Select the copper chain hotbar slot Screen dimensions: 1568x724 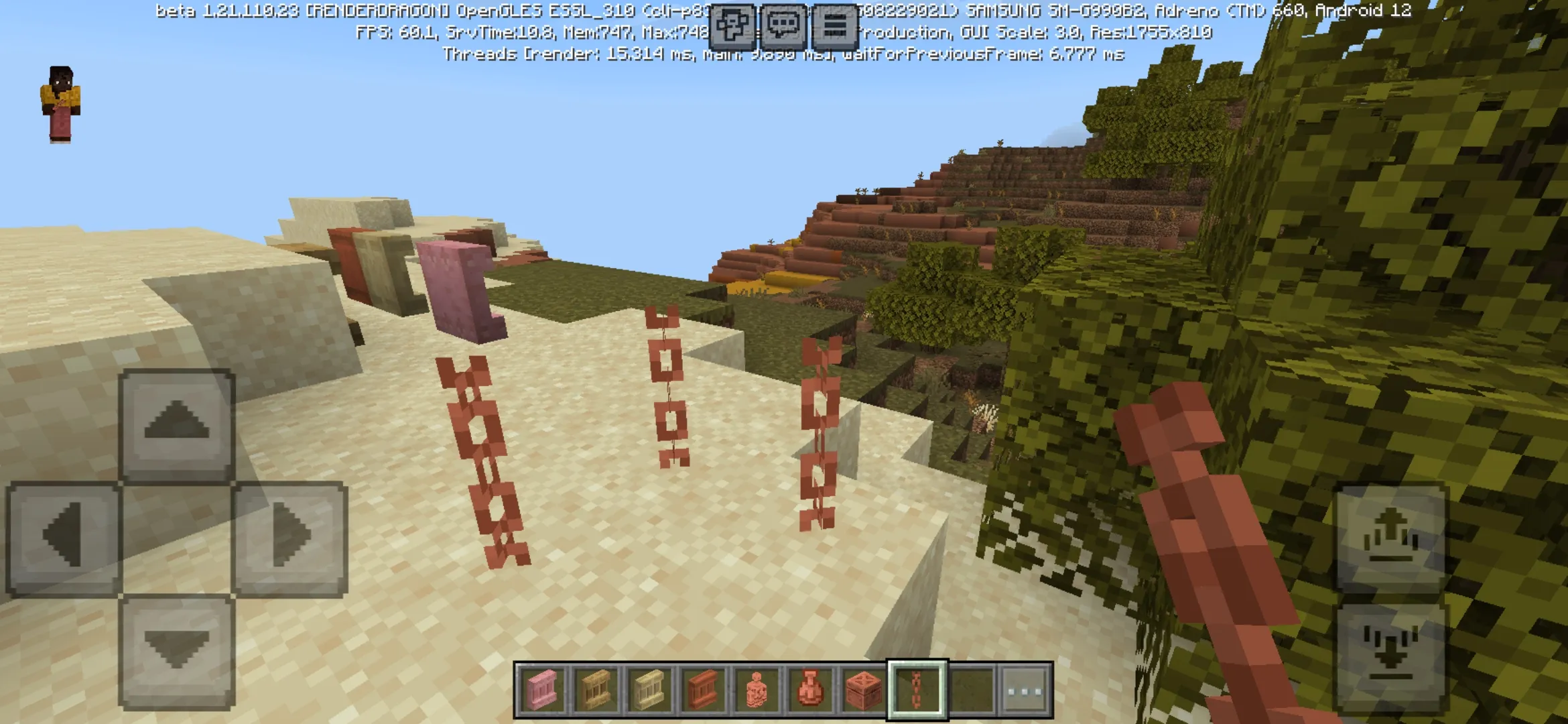click(x=917, y=690)
